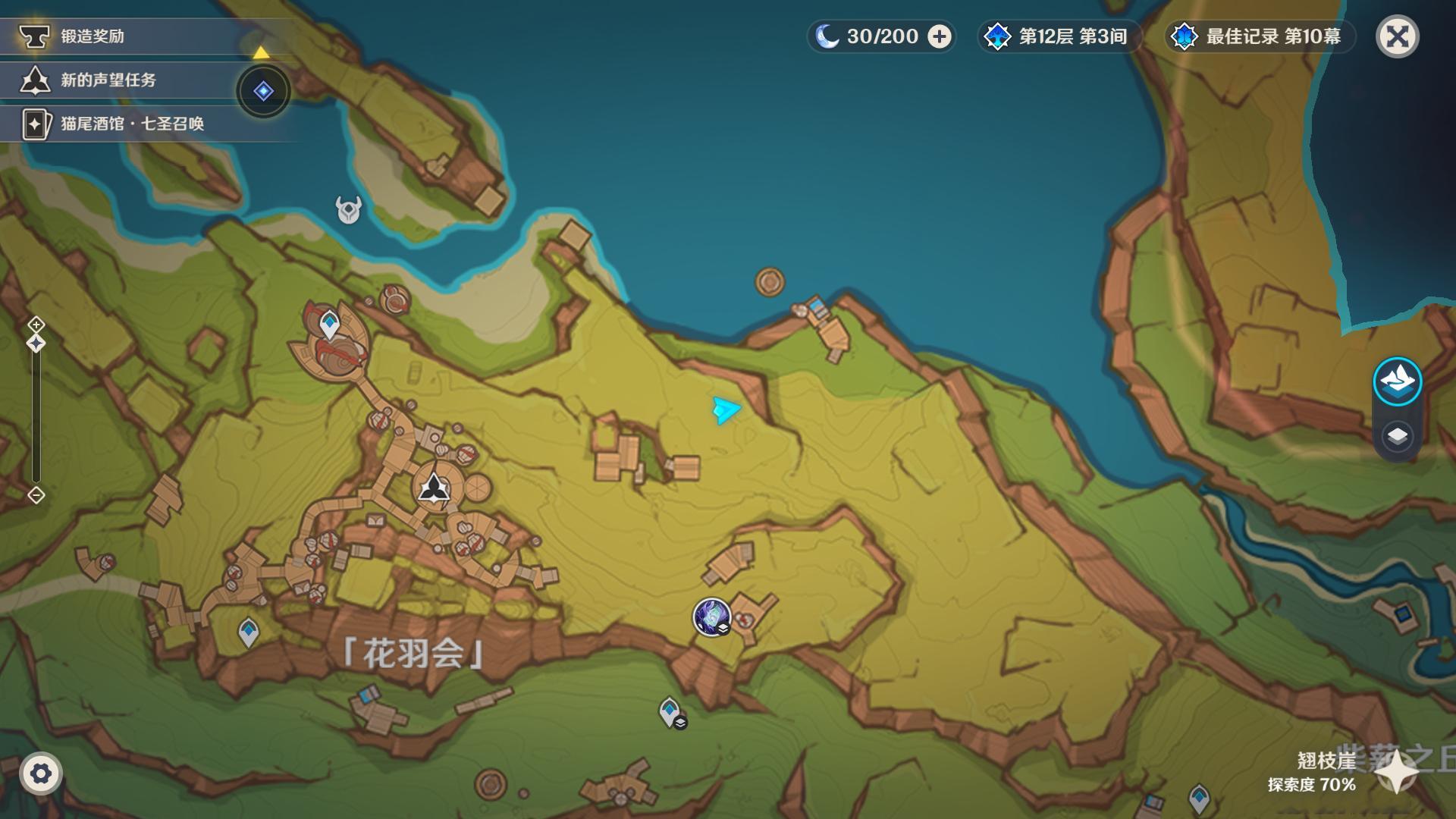This screenshot has width=1456, height=819.
Task: Open the map layer switcher icon
Action: pos(1398,436)
